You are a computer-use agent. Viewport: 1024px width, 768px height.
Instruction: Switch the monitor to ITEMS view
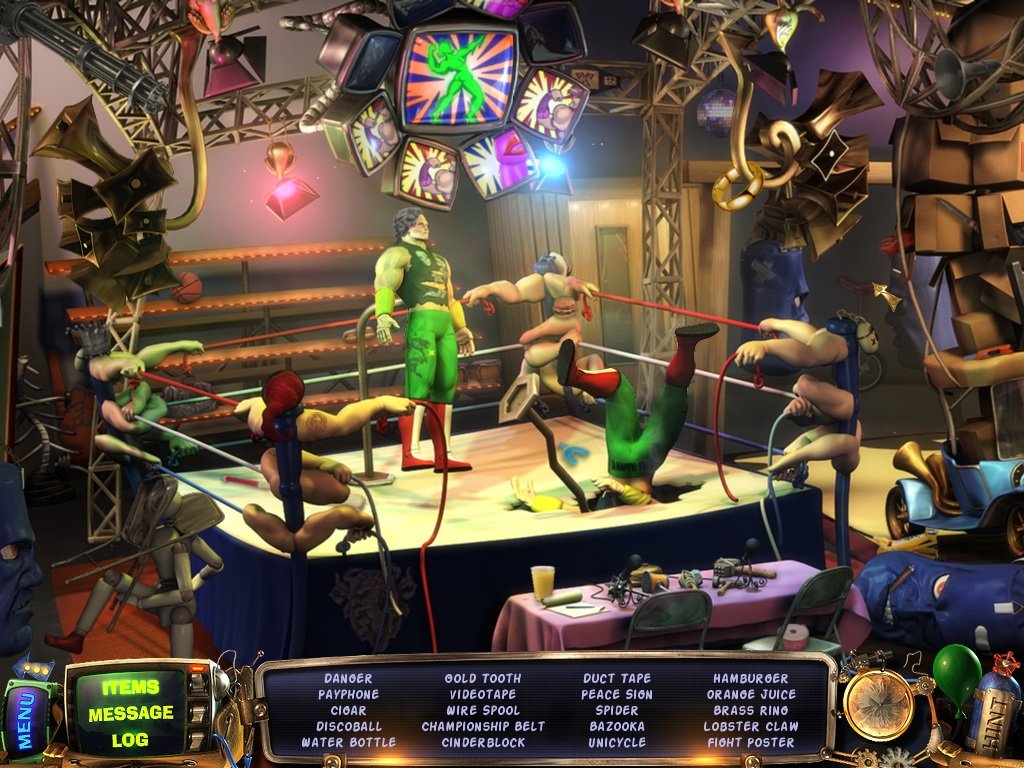coord(131,687)
